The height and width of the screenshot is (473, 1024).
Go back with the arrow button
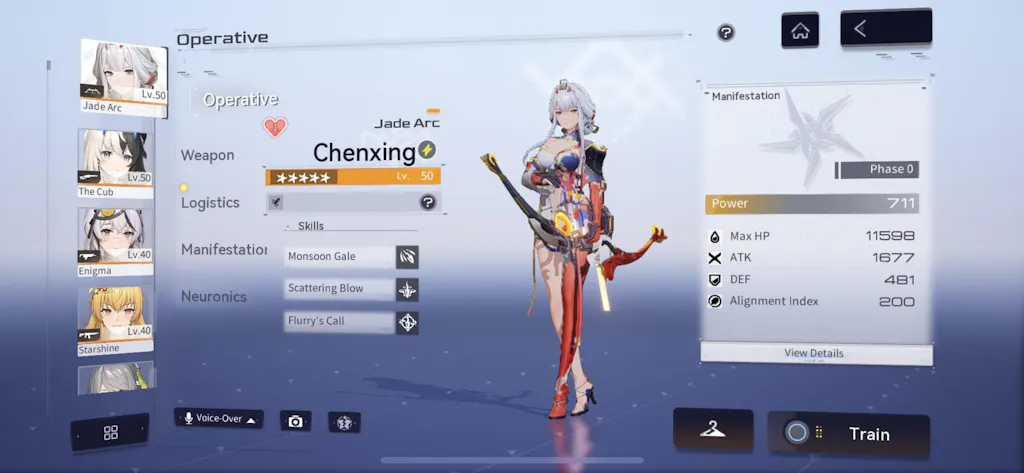[885, 29]
